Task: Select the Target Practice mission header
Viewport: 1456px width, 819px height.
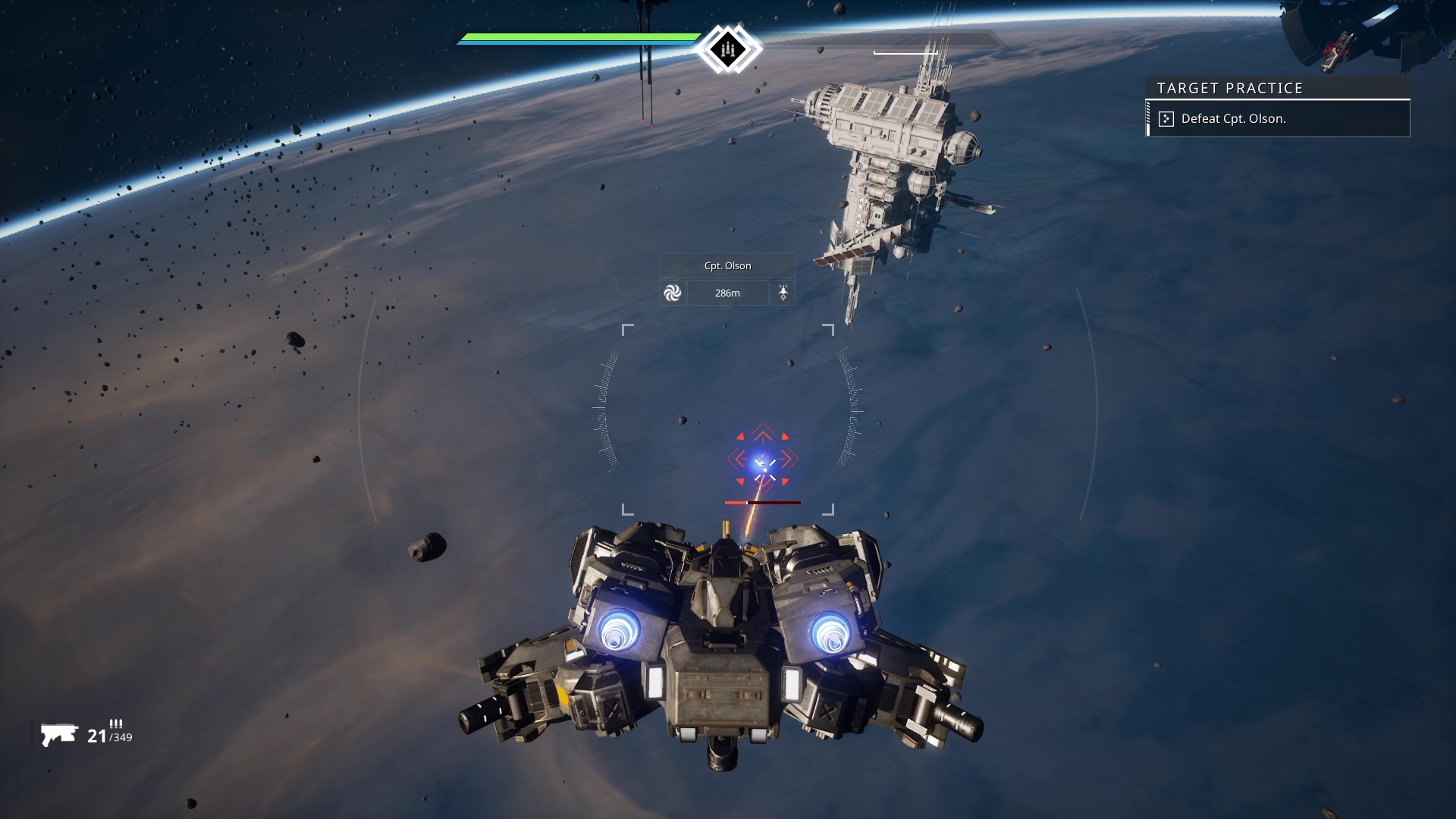Action: pyautogui.click(x=1229, y=88)
